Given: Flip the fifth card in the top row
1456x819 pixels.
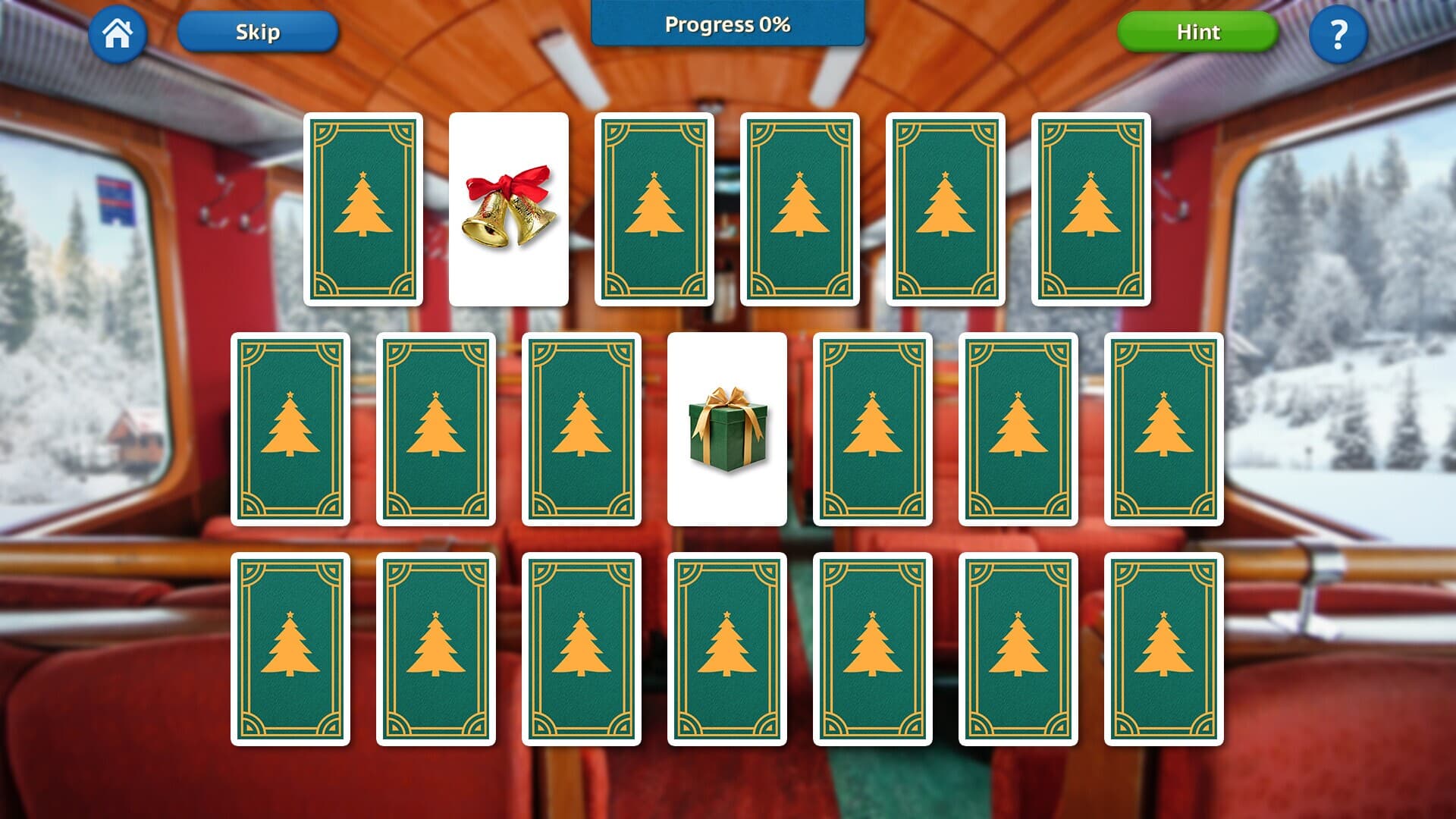Looking at the screenshot, I should tap(945, 210).
